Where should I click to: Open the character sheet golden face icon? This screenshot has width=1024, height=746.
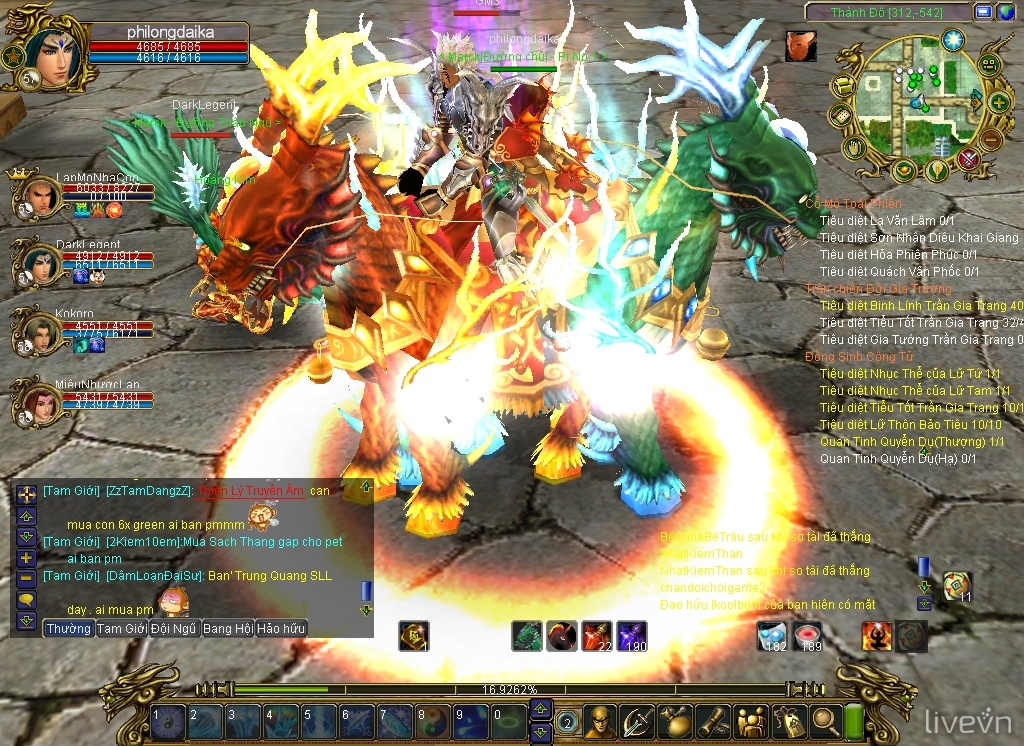600,719
